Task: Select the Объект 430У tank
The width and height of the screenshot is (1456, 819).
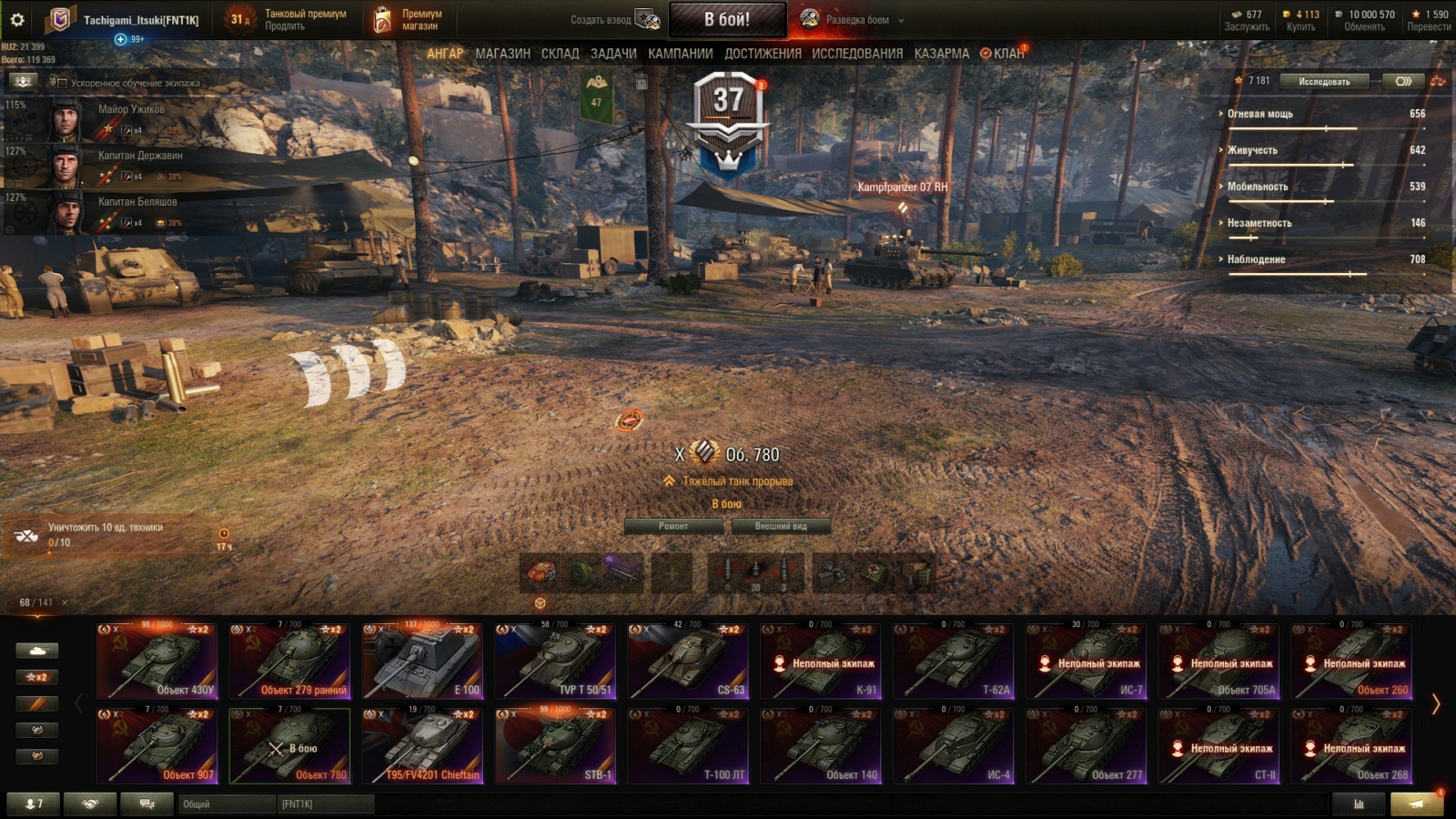Action: [157, 662]
